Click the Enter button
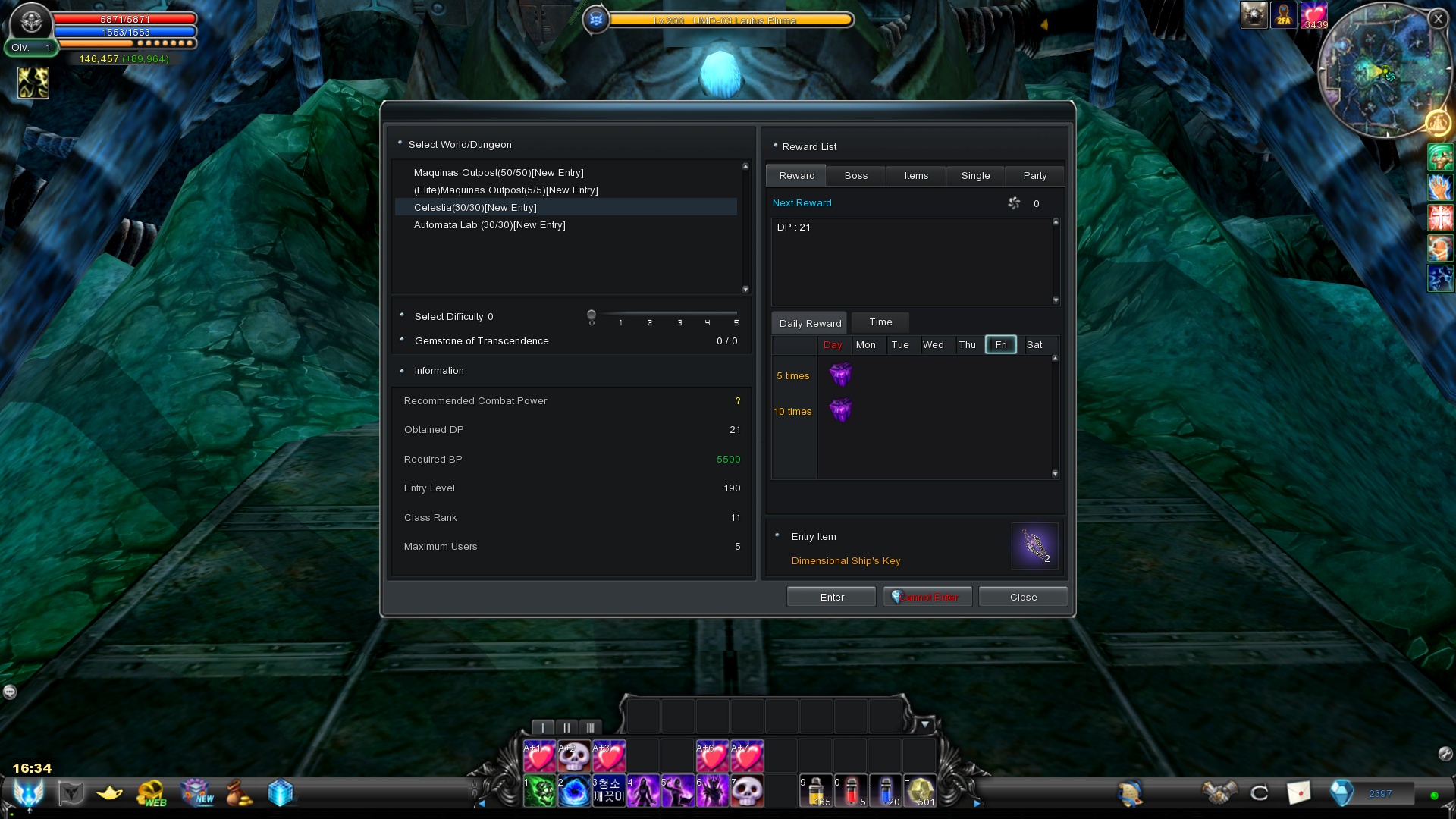Viewport: 1456px width, 819px height. [831, 598]
